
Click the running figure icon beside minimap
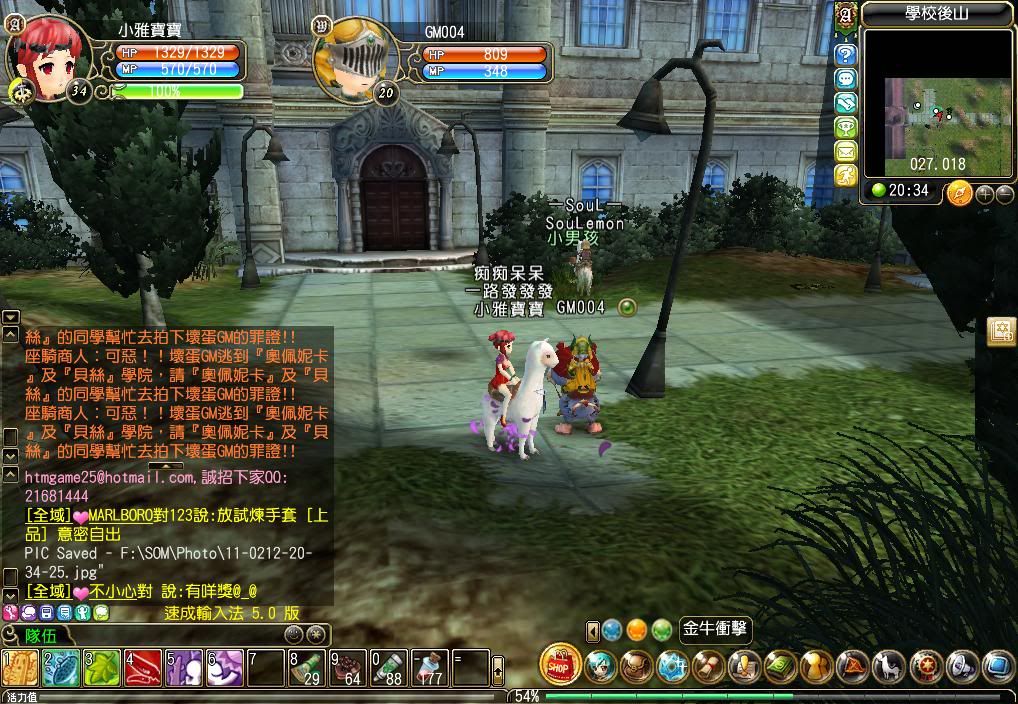[x=846, y=175]
